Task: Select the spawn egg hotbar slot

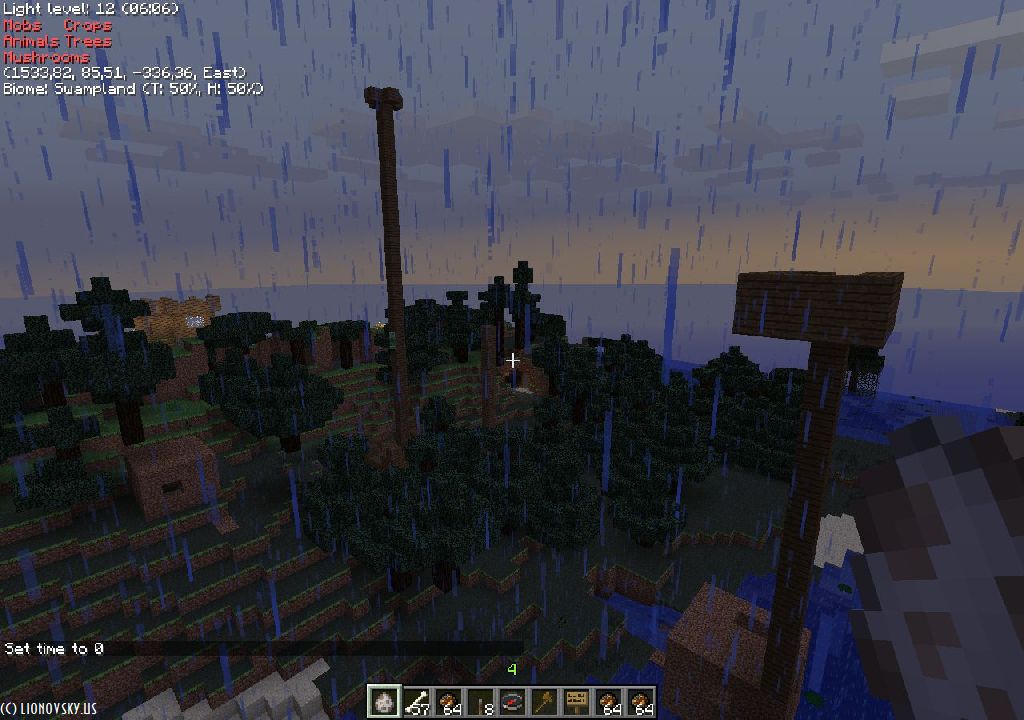Action: [x=384, y=702]
